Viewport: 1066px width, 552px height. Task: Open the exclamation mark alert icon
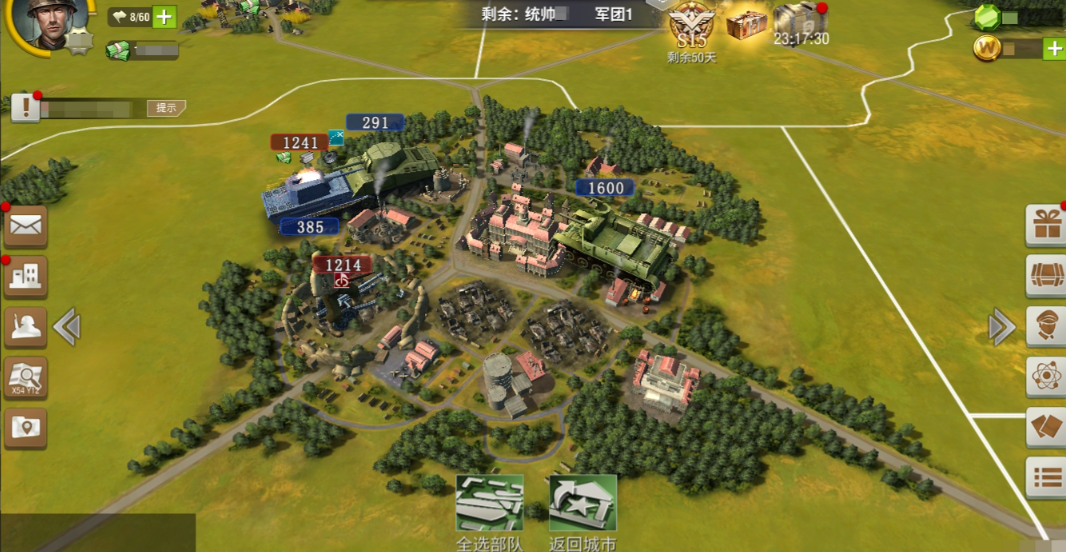point(25,107)
